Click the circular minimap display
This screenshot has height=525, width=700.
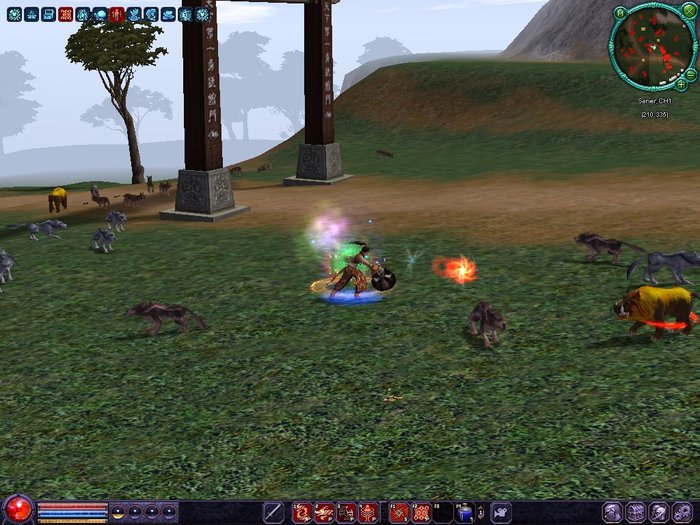tap(652, 44)
